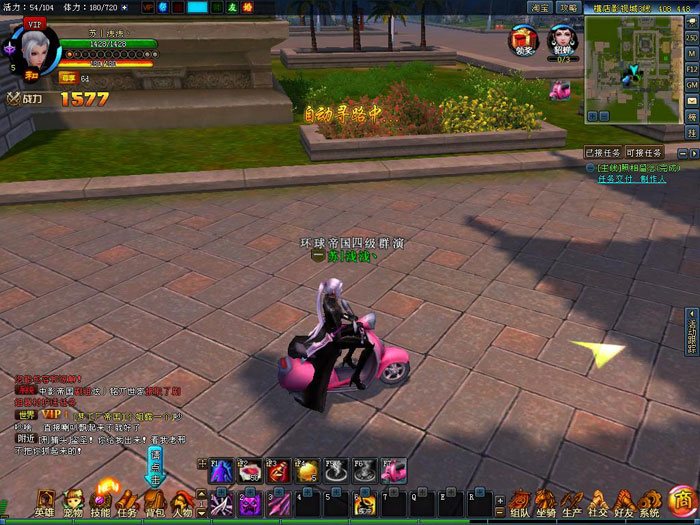Open the 商 shop button

[681, 500]
